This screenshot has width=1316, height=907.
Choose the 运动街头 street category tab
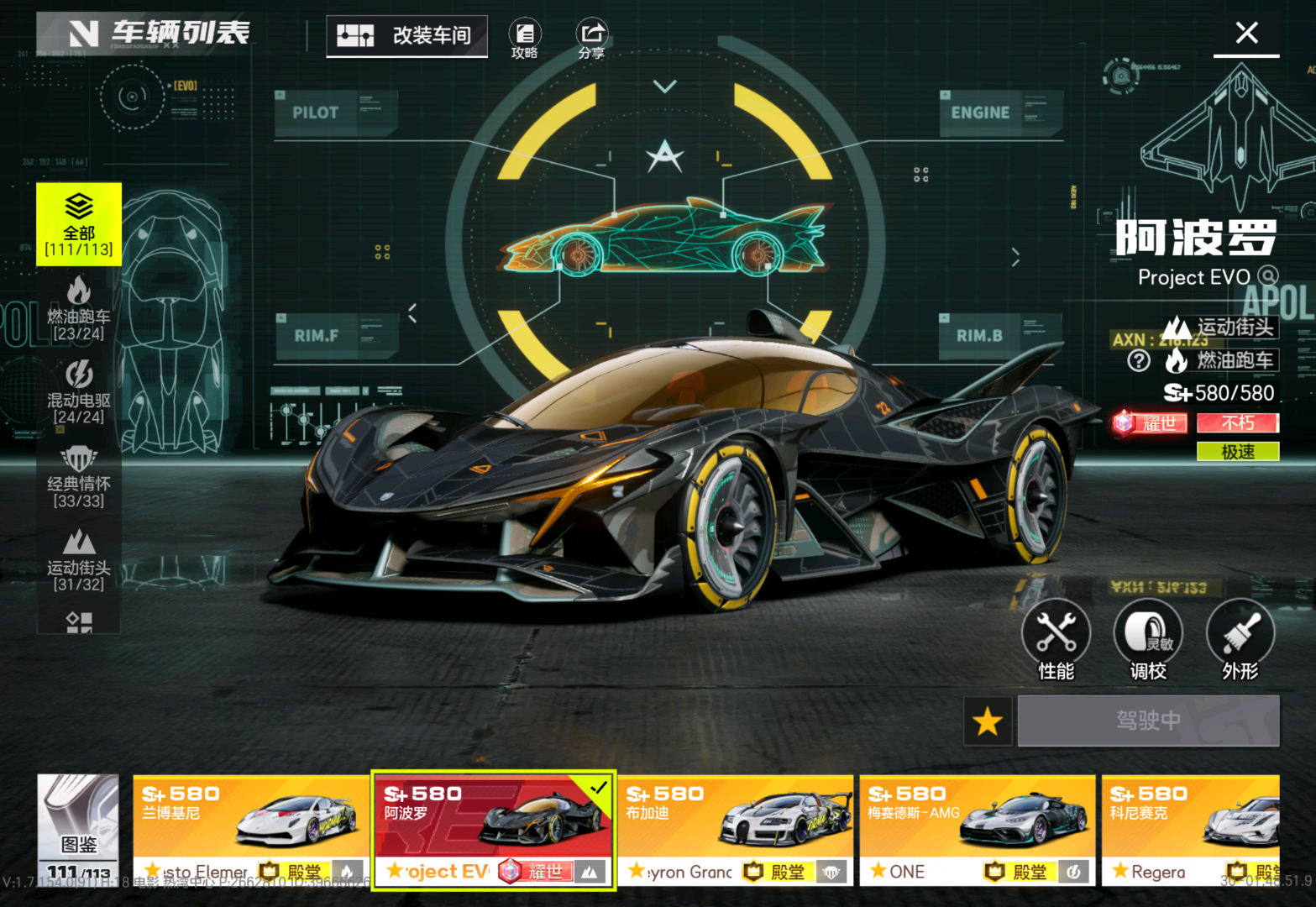[x=79, y=560]
